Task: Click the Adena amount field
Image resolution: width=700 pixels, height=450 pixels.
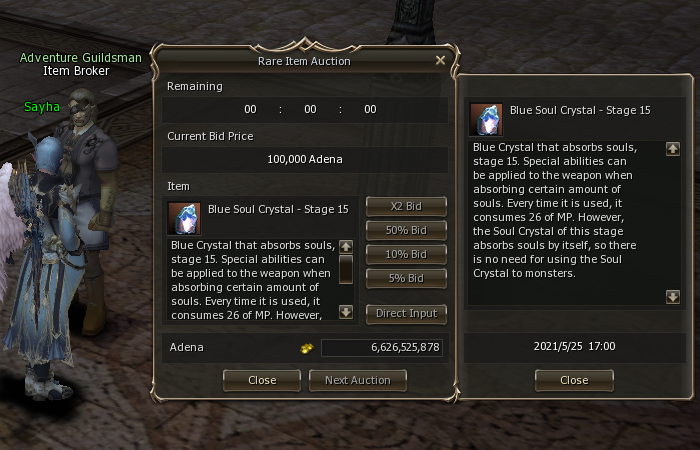Action: click(382, 347)
